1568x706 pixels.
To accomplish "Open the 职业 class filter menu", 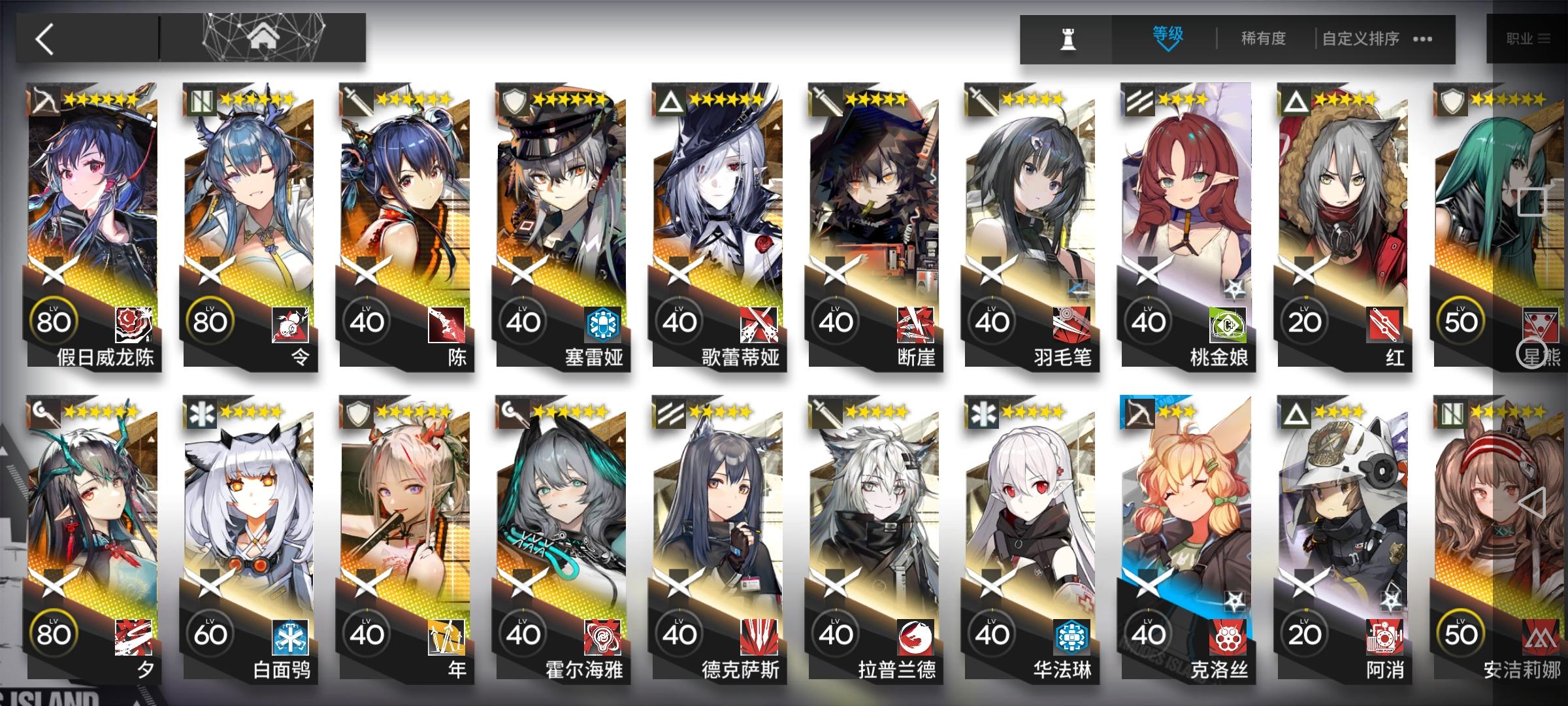I will click(x=1529, y=39).
